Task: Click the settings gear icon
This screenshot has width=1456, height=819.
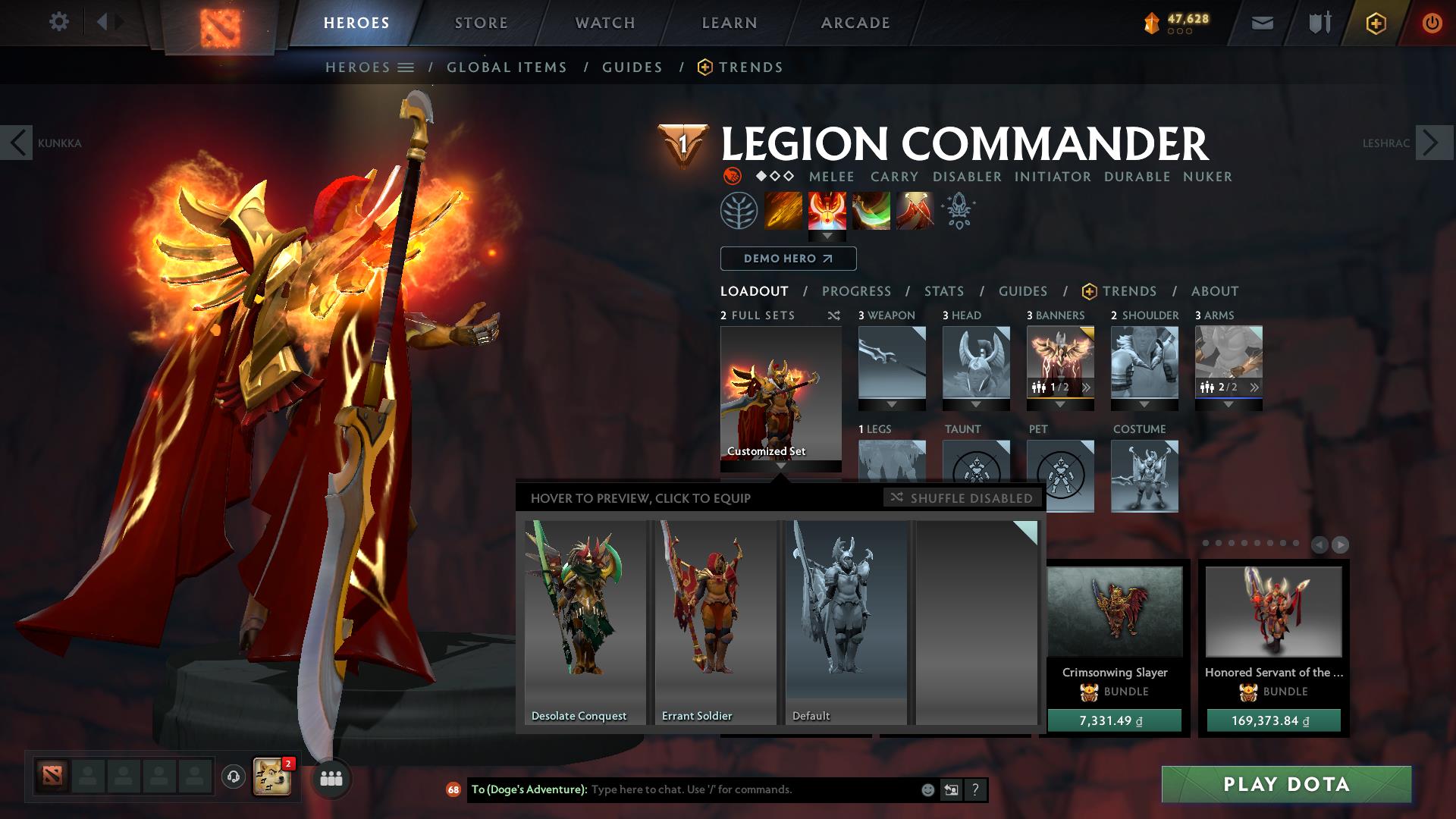Action: (59, 22)
